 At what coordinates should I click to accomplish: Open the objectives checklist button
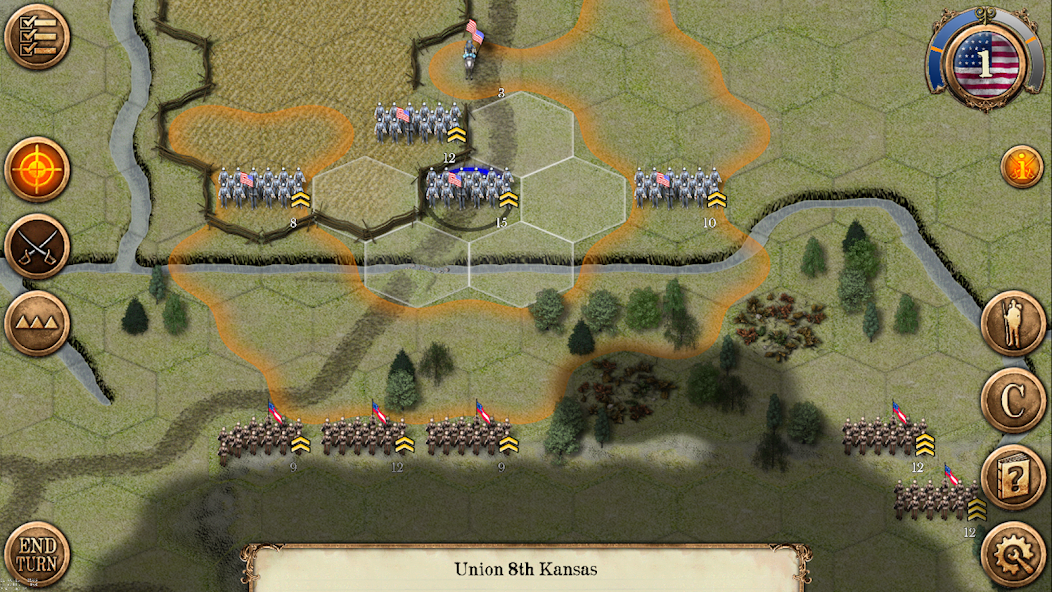point(36,37)
